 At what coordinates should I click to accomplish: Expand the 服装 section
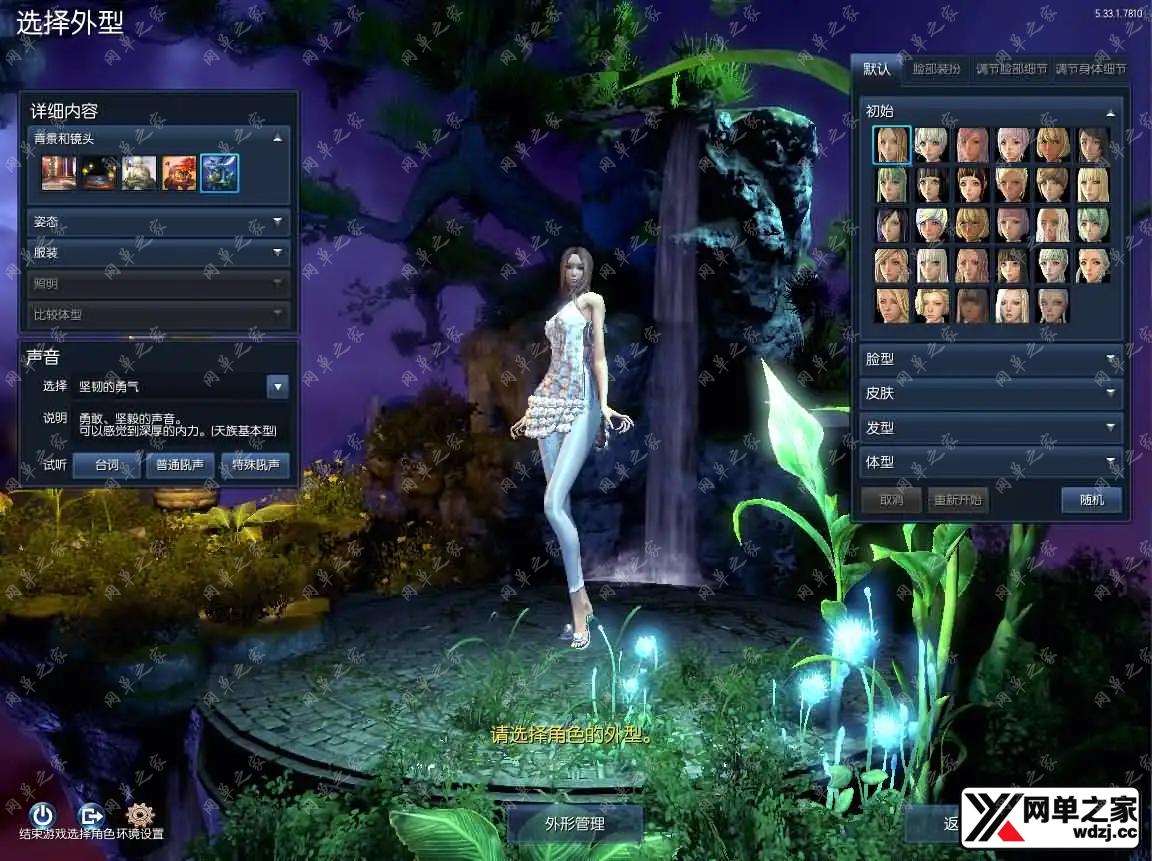[159, 253]
